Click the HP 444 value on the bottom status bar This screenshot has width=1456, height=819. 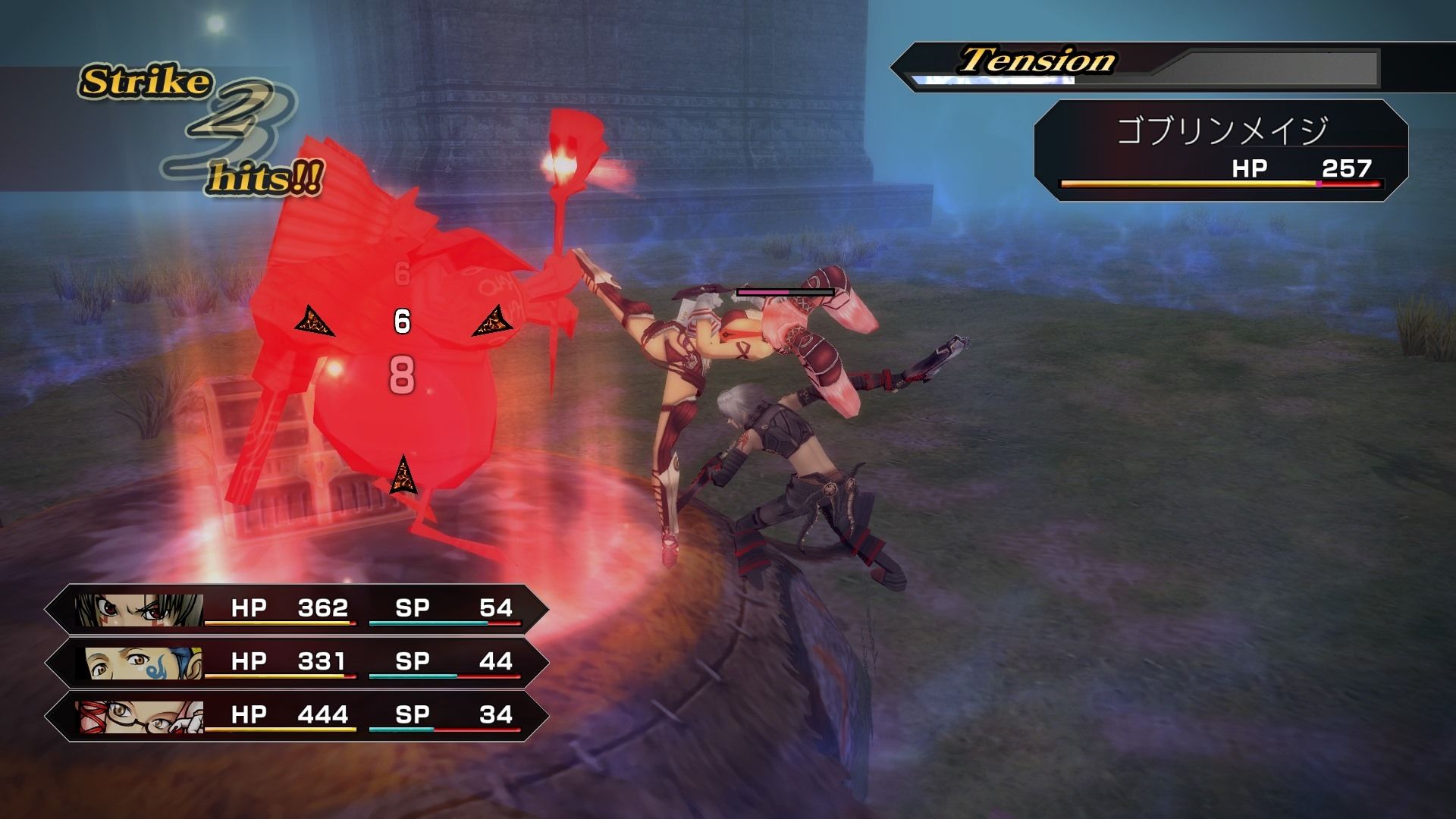(x=322, y=714)
